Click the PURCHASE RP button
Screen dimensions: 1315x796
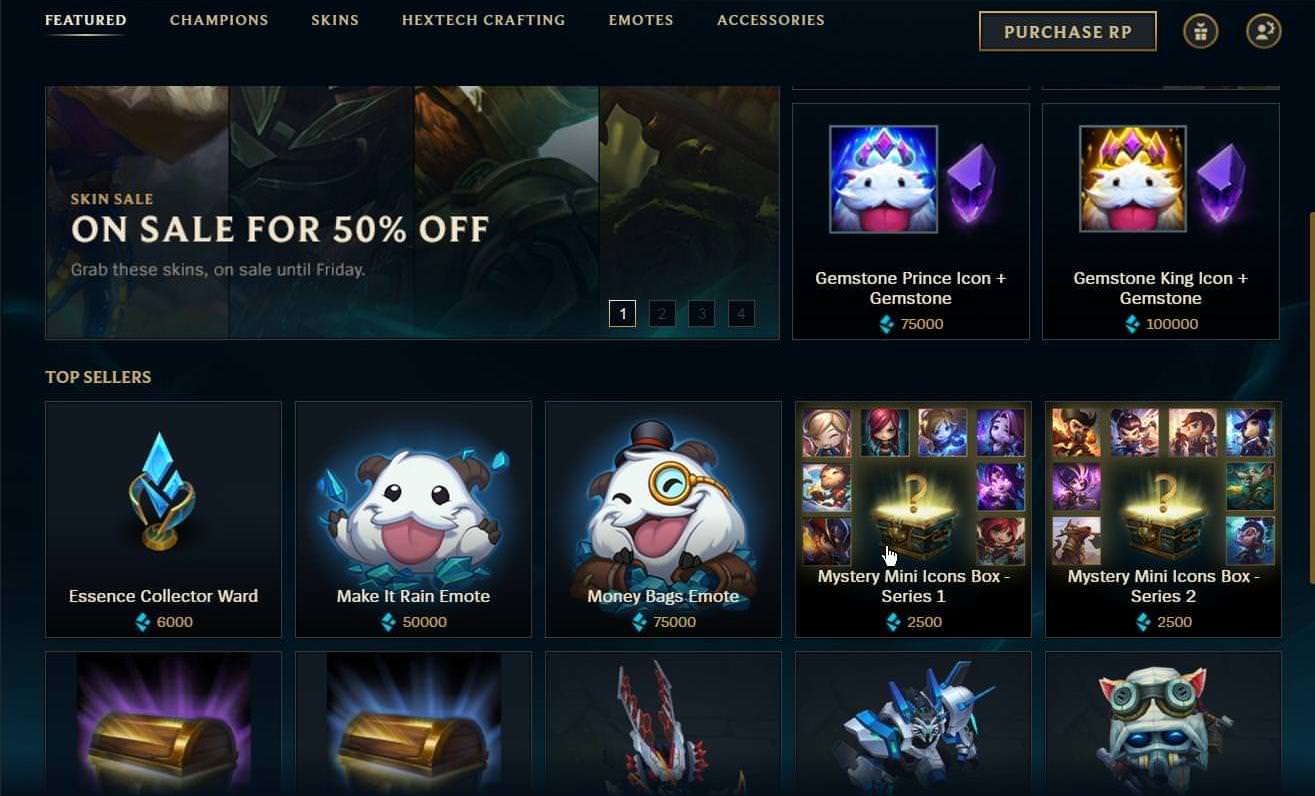click(x=1067, y=31)
